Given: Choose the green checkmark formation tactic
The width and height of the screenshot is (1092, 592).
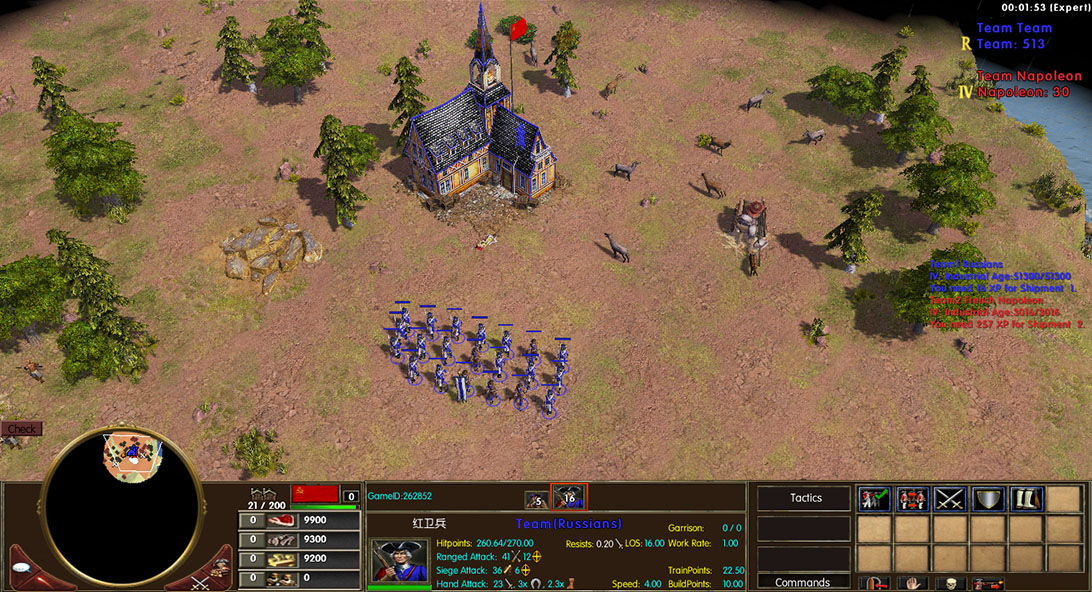Looking at the screenshot, I should tap(874, 498).
